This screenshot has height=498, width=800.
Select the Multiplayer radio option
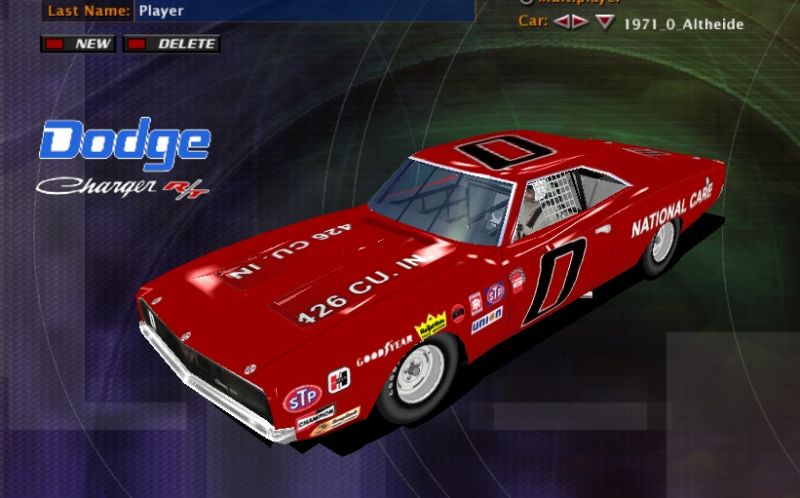(526, 2)
